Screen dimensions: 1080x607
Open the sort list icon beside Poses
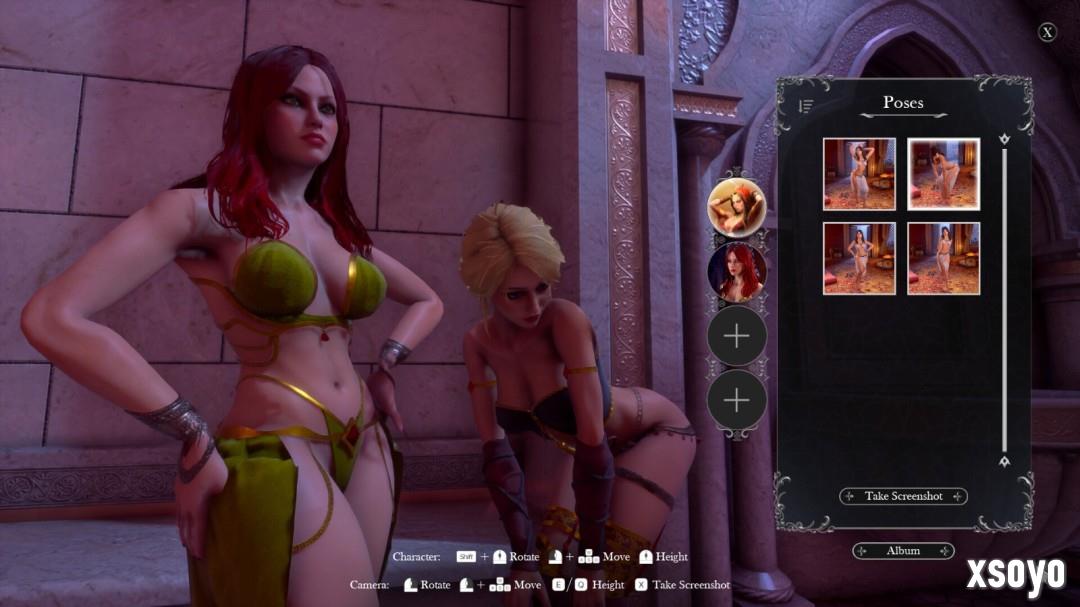[x=806, y=105]
